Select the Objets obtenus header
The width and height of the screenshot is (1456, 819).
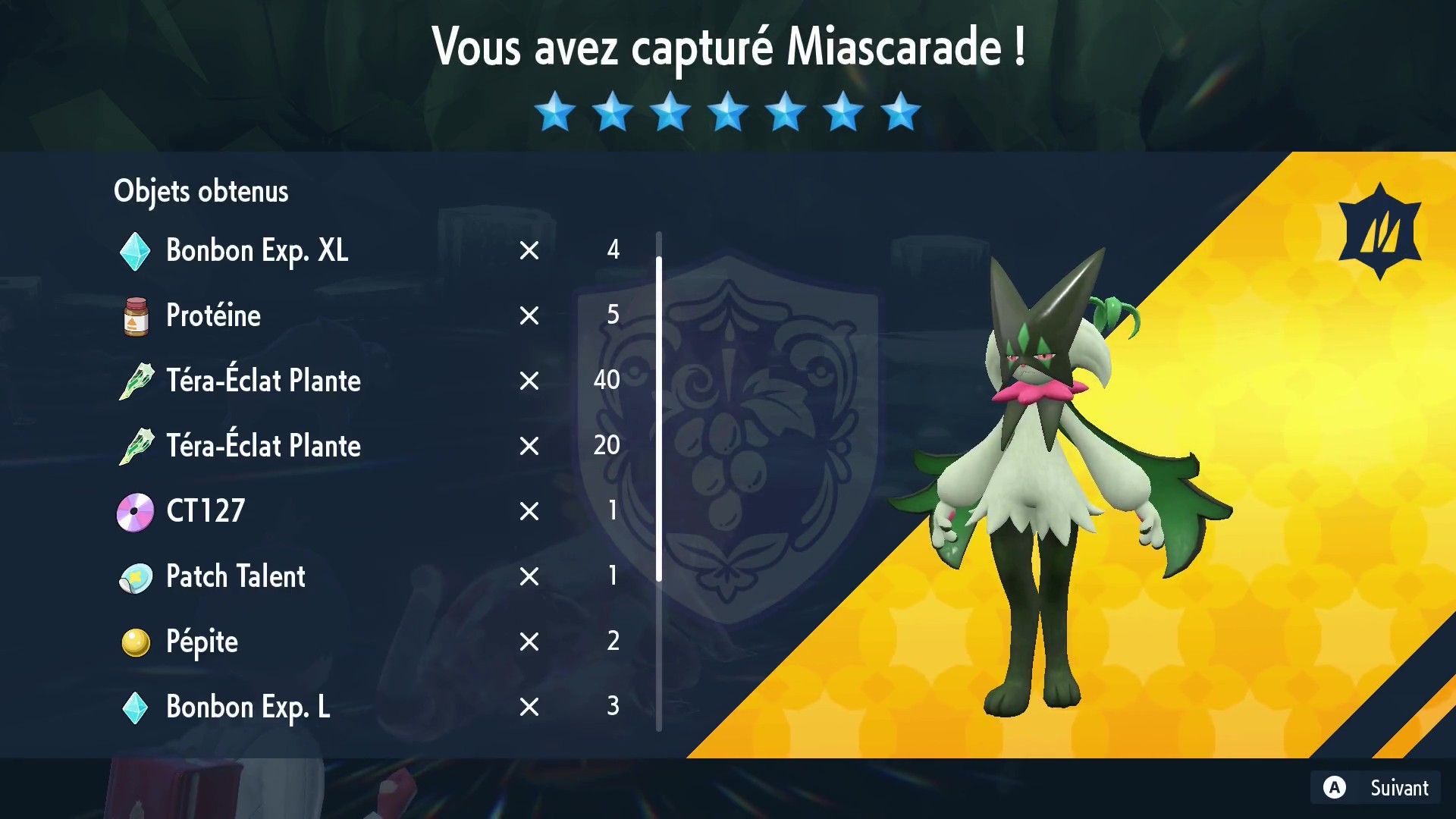201,191
